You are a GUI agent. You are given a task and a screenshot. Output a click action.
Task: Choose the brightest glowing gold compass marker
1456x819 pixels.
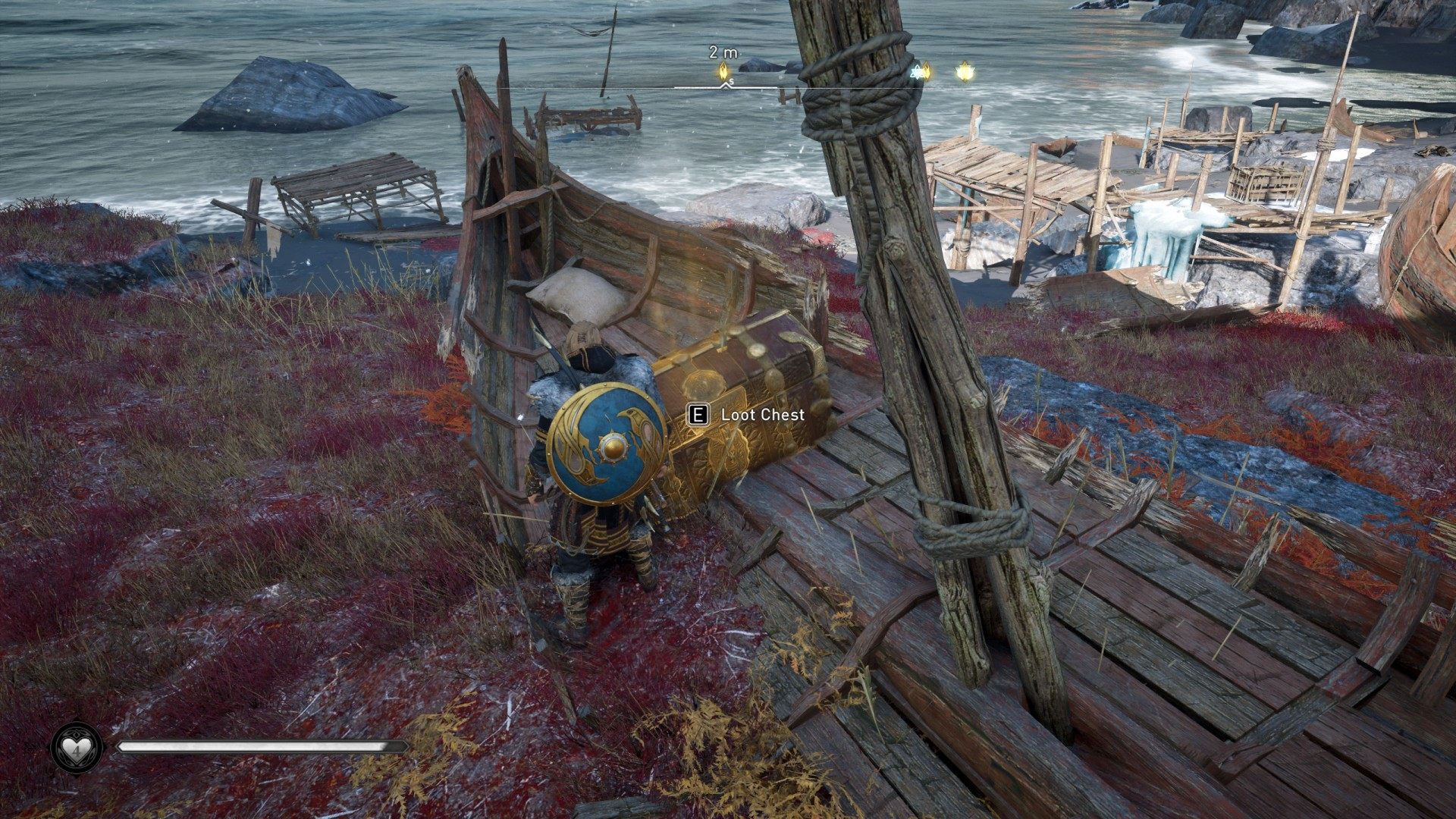pos(965,72)
